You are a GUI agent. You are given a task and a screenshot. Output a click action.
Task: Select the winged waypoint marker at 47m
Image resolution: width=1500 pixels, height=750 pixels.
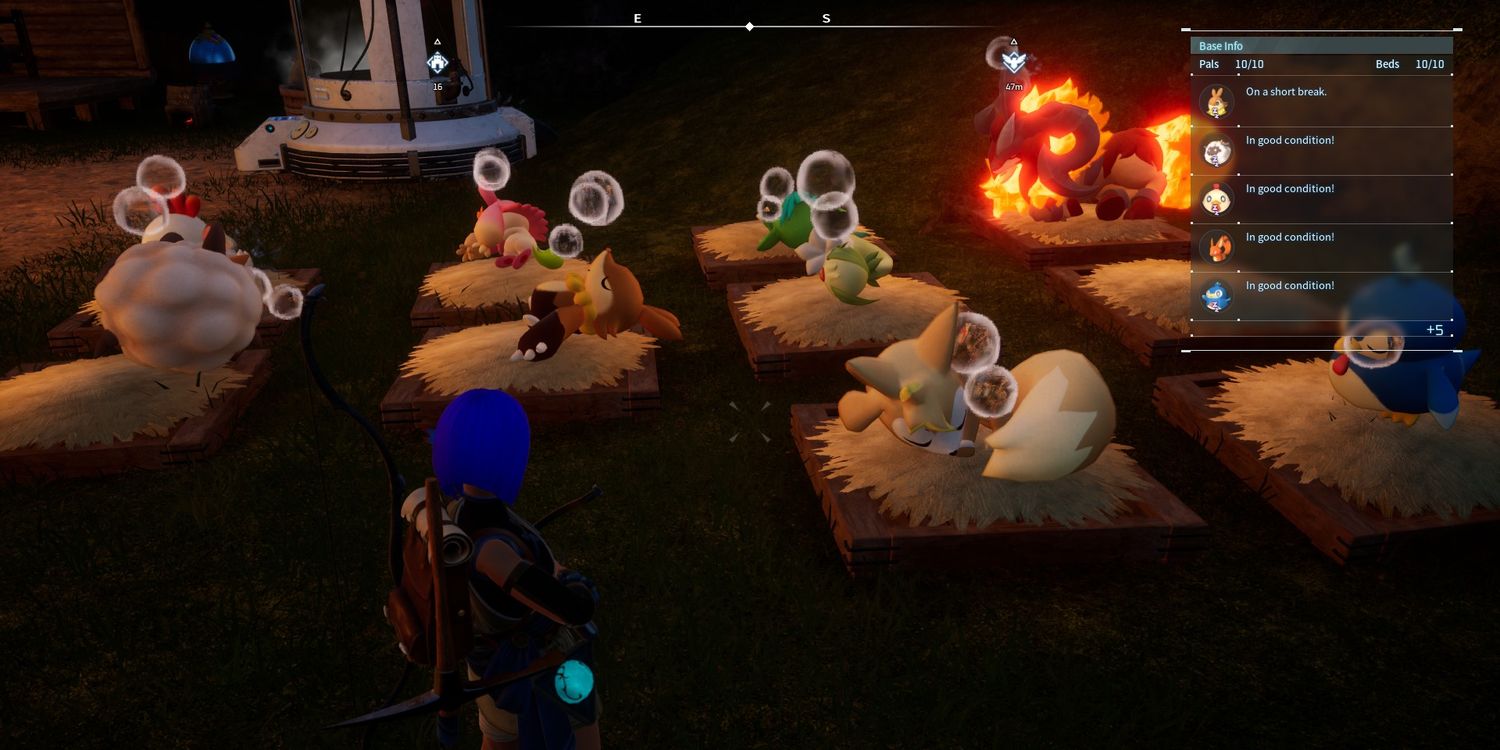coord(1014,62)
